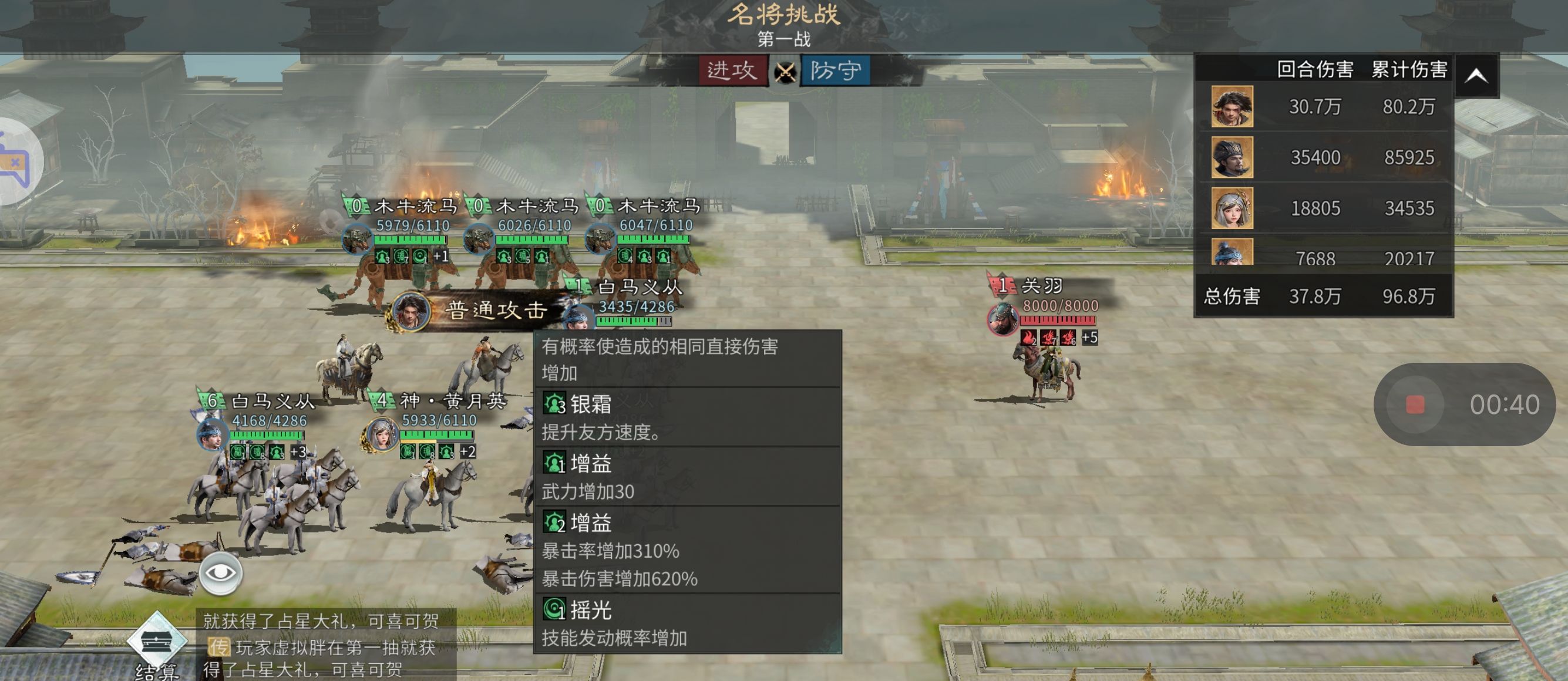Click 神·黄月英's unit portrait
1568x681 pixels.
pyautogui.click(x=381, y=434)
